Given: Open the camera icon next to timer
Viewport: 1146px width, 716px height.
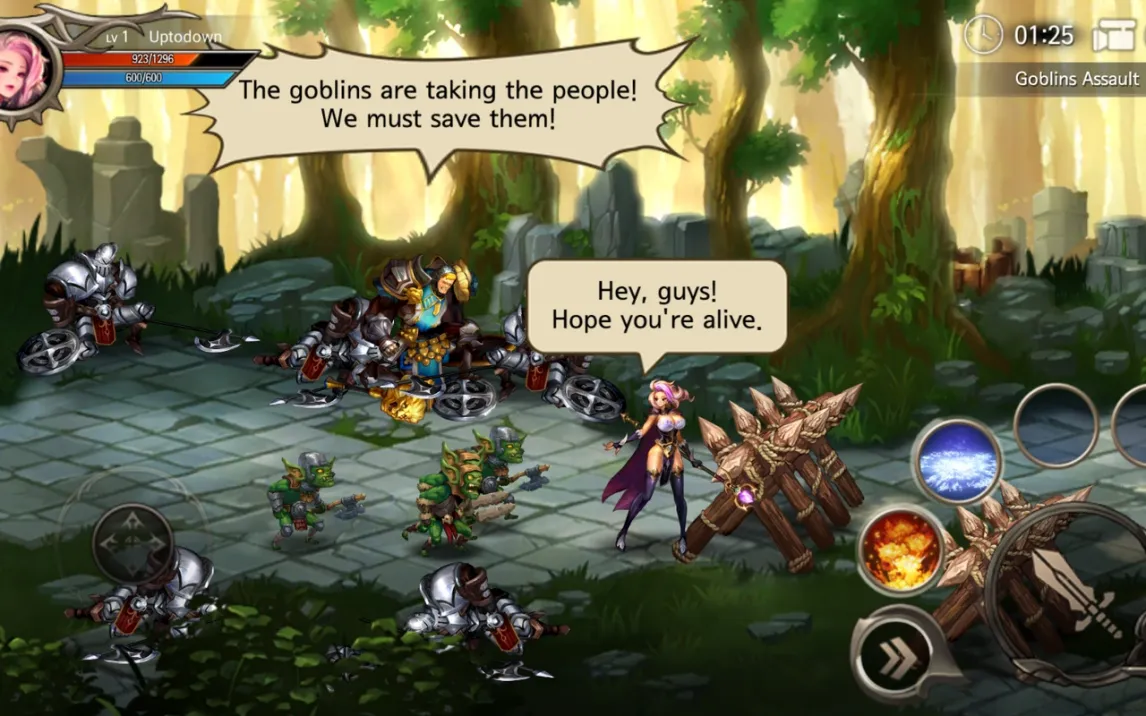Looking at the screenshot, I should [1113, 36].
